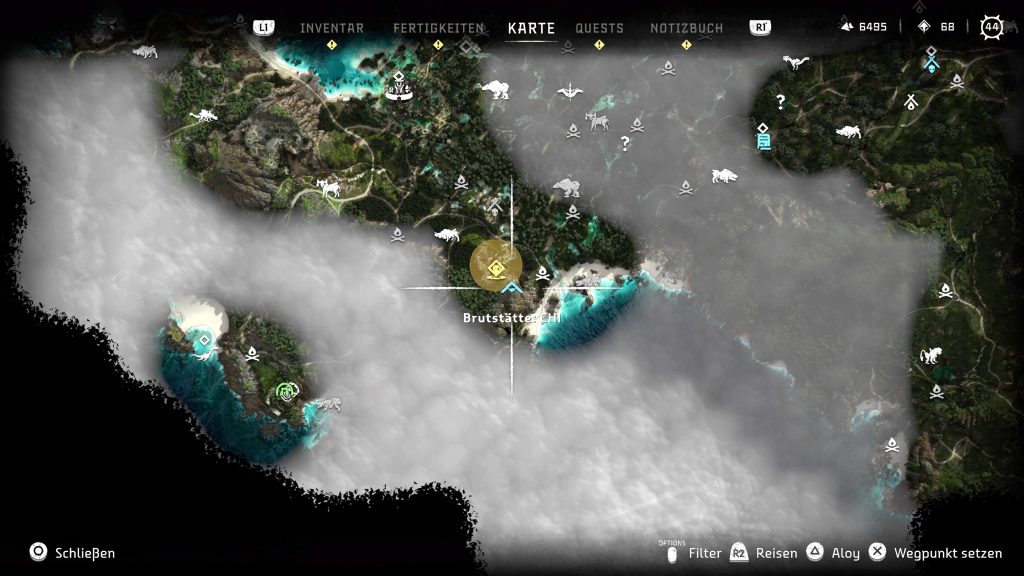
Task: Select the flying bird machine site marker
Action: (x=570, y=93)
